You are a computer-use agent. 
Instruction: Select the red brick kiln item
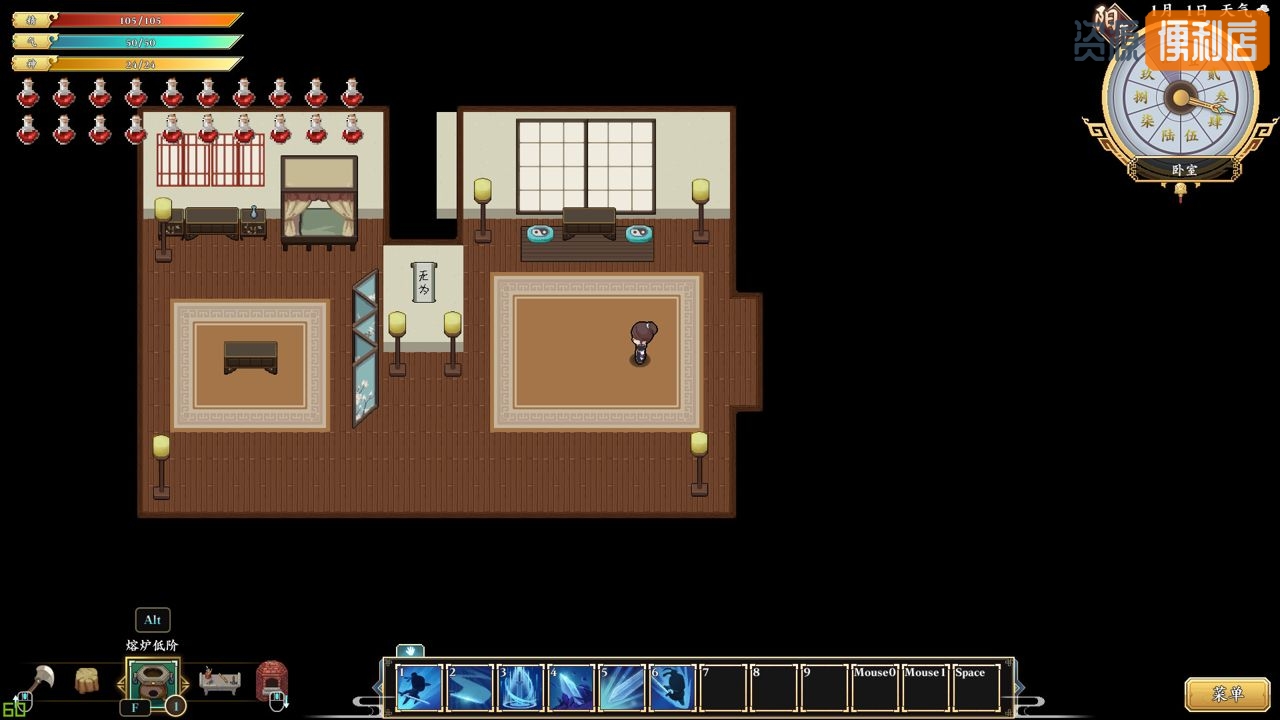[272, 681]
